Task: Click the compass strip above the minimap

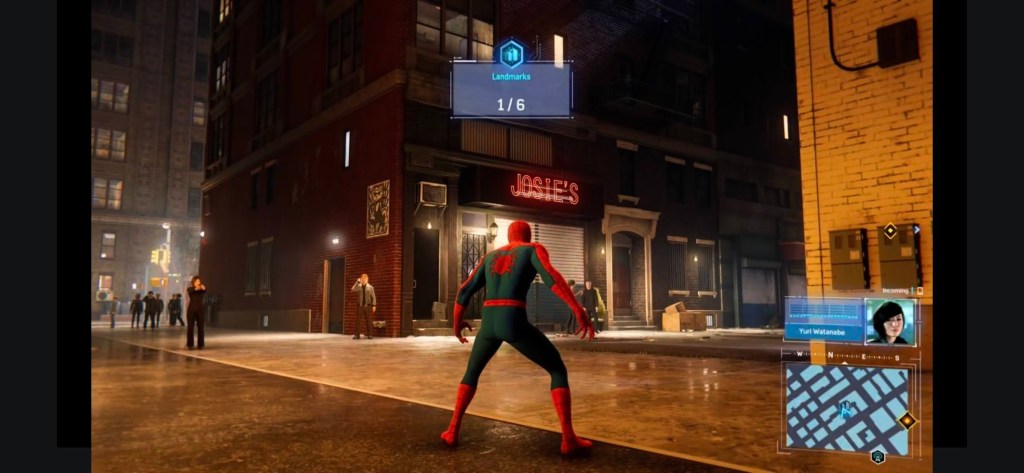Action: [846, 355]
